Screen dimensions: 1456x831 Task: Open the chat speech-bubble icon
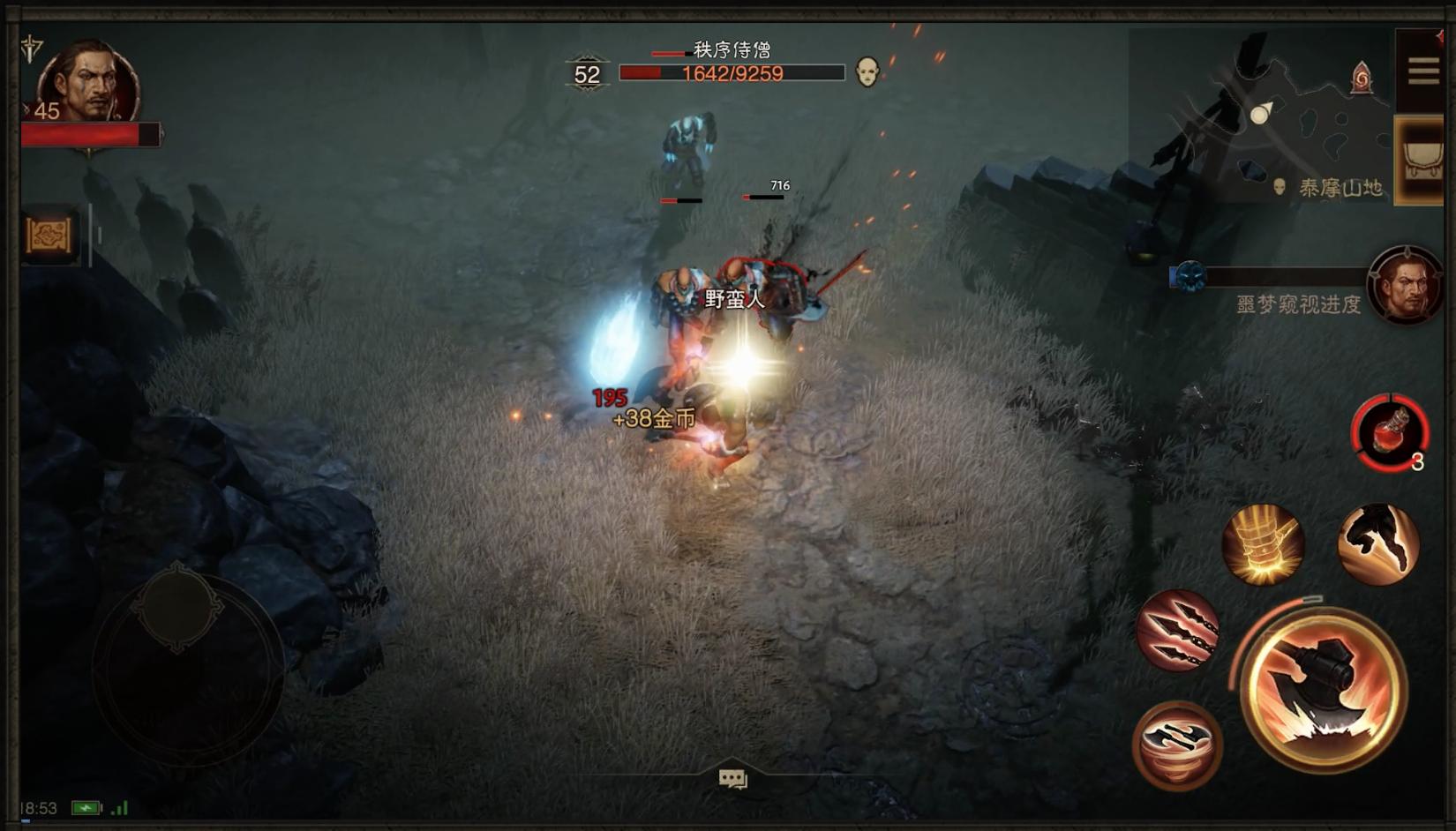732,779
